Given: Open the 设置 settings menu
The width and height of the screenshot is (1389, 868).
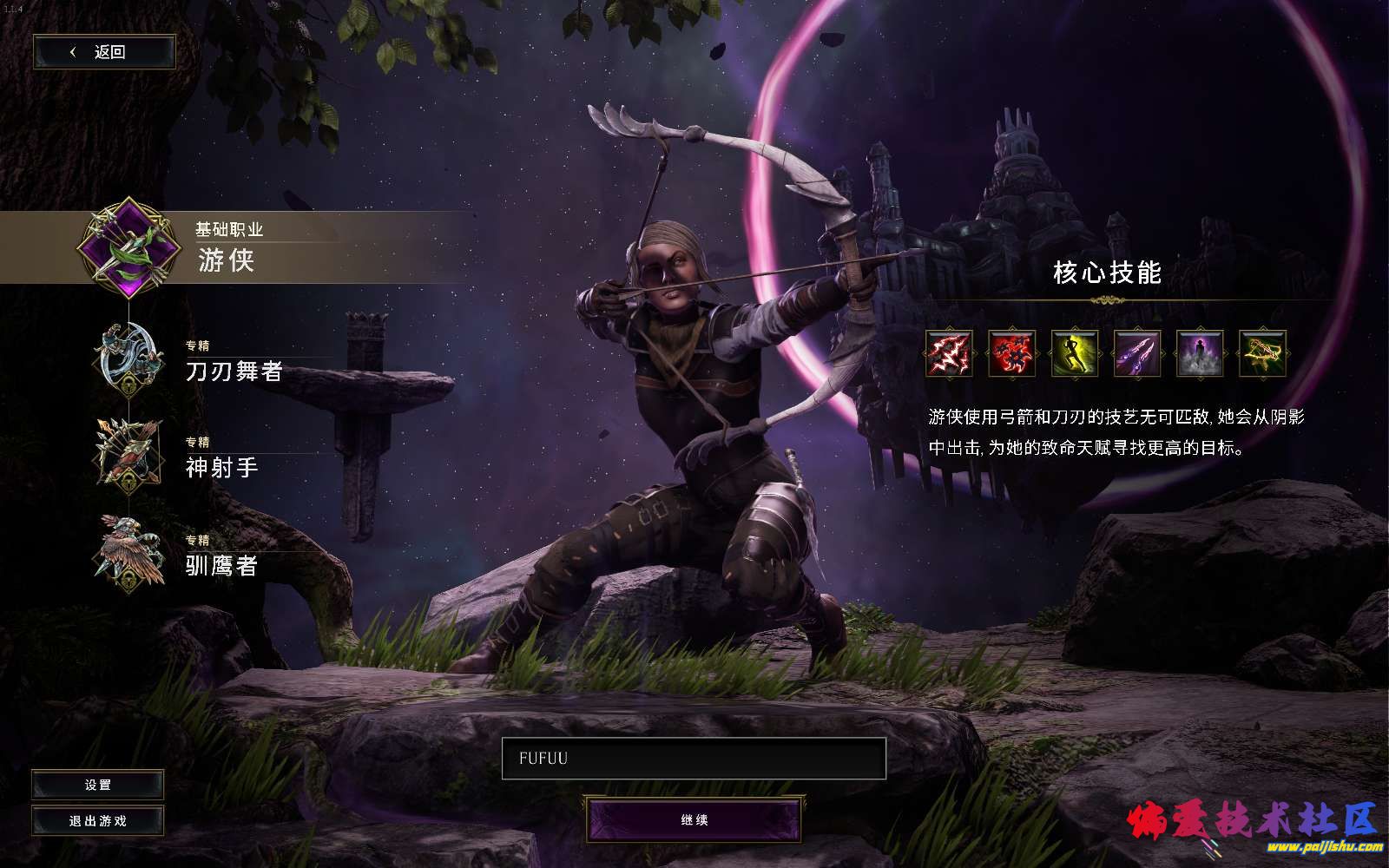Looking at the screenshot, I should tap(98, 785).
